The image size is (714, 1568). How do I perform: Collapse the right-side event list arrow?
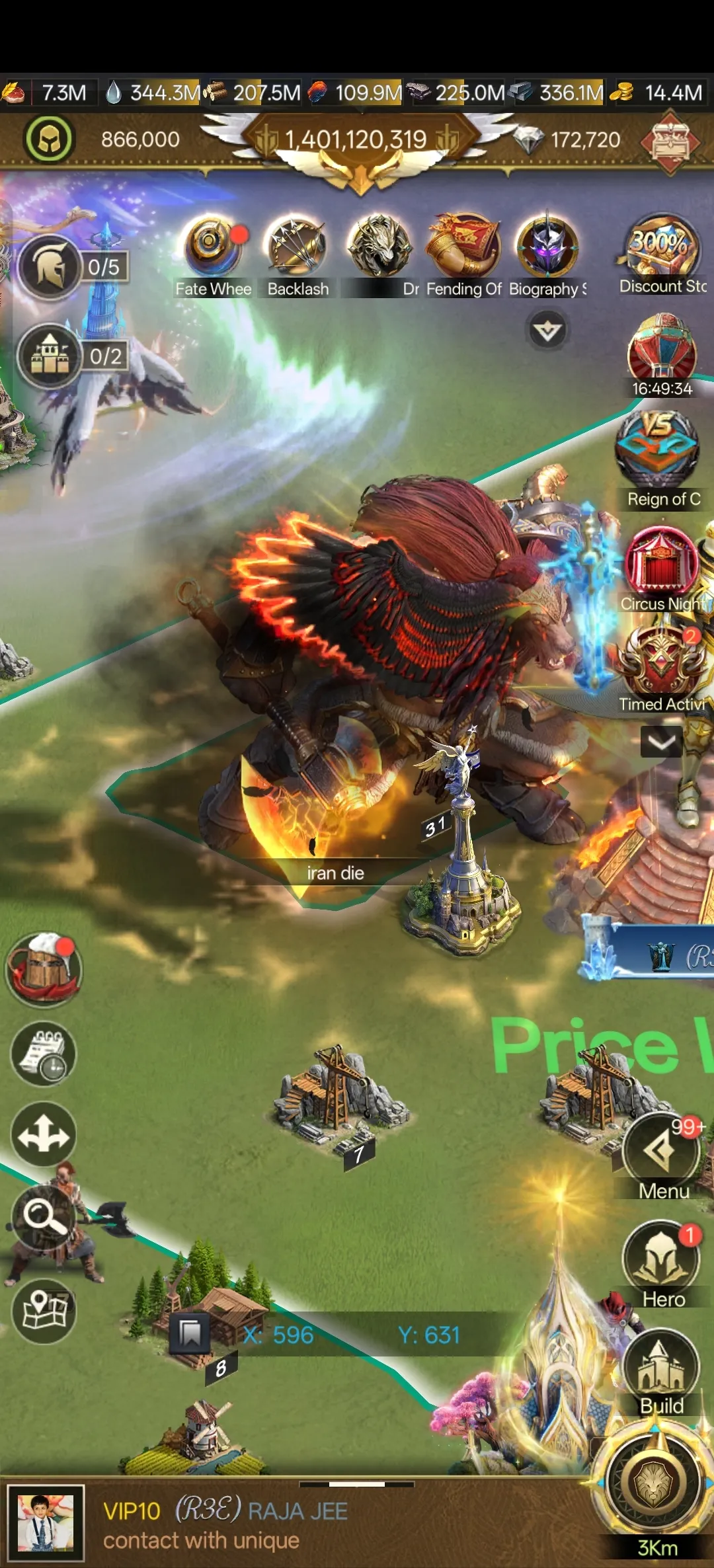[x=662, y=742]
